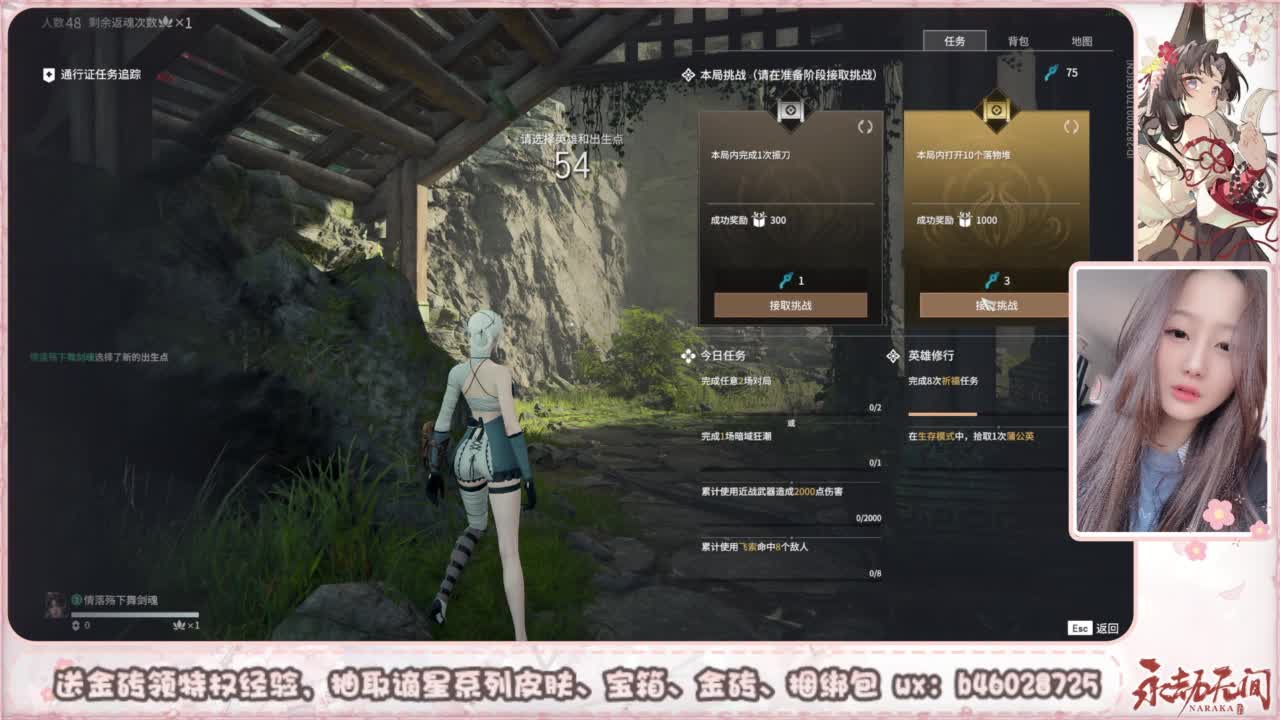This screenshot has height=720, width=1280.
Task: Click the 返回 button beside Esc
Action: 1109,628
